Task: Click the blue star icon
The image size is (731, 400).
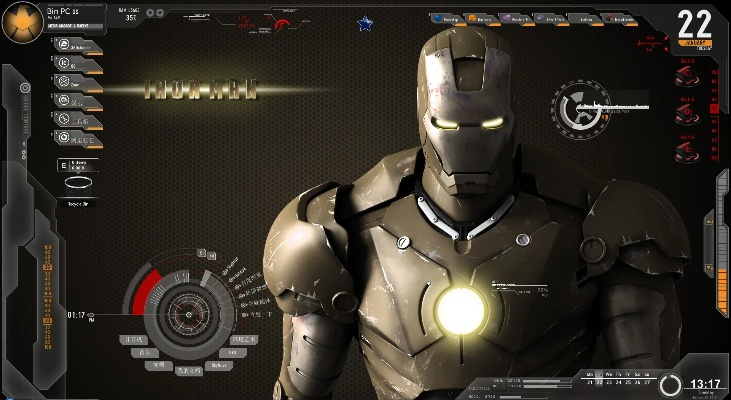Action: click(364, 22)
